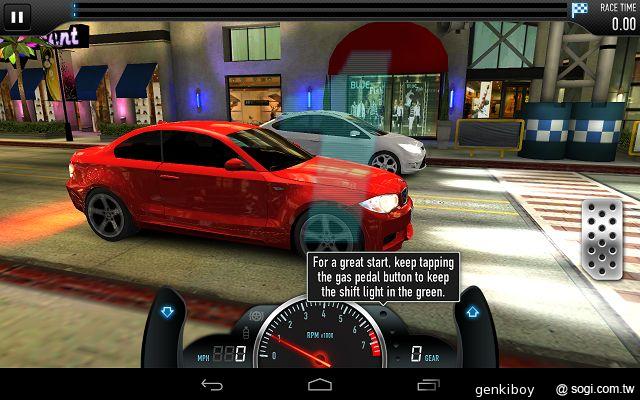Open the Android recent apps view
640x400 pixels.
tap(428, 384)
